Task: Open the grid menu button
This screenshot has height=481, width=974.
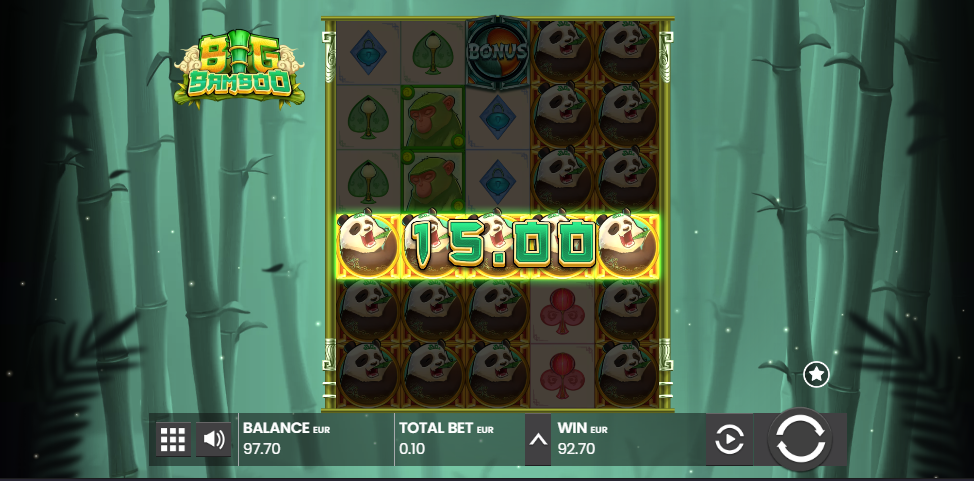Action: point(173,439)
